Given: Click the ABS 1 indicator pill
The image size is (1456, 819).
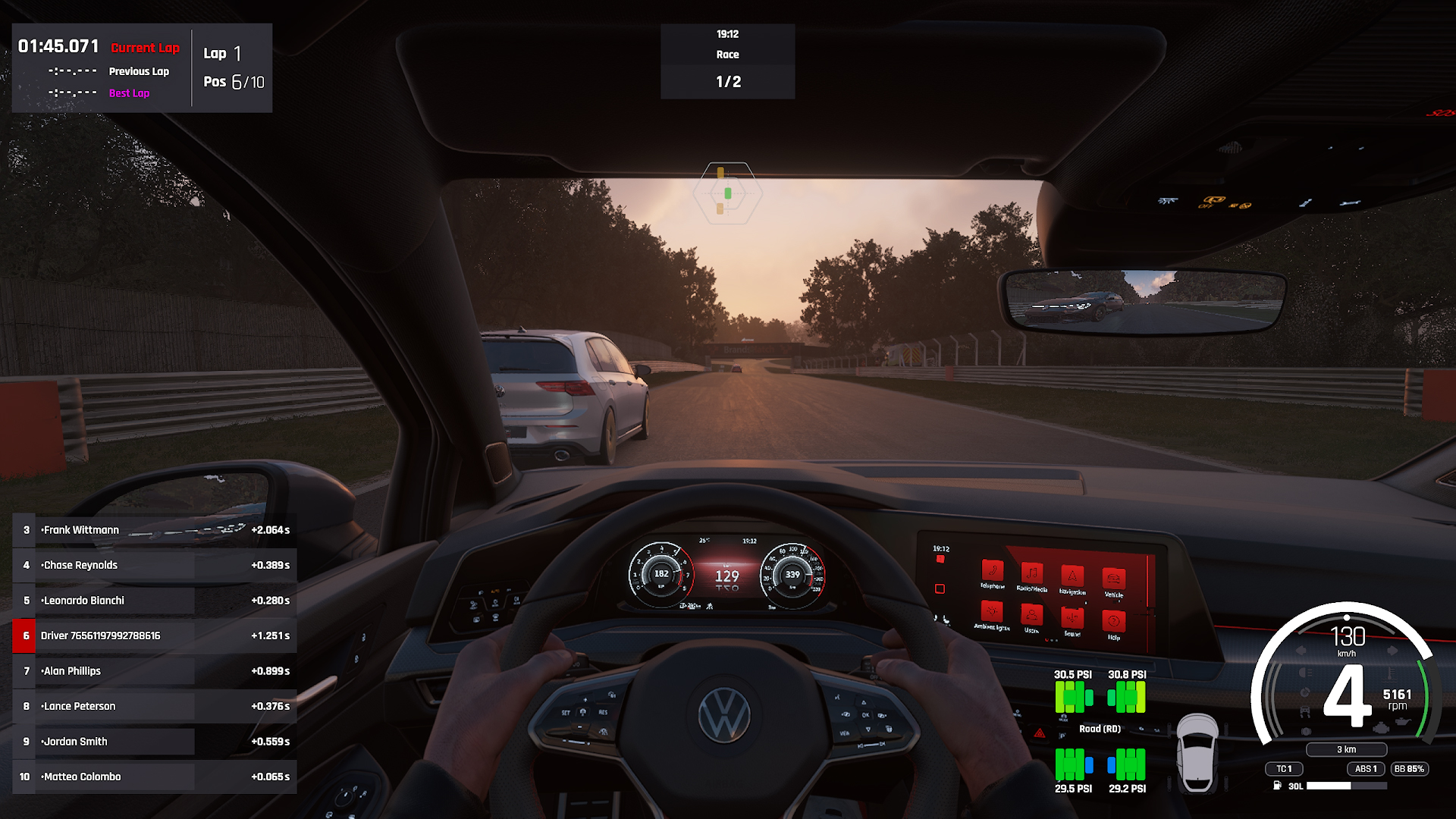Looking at the screenshot, I should (1365, 769).
